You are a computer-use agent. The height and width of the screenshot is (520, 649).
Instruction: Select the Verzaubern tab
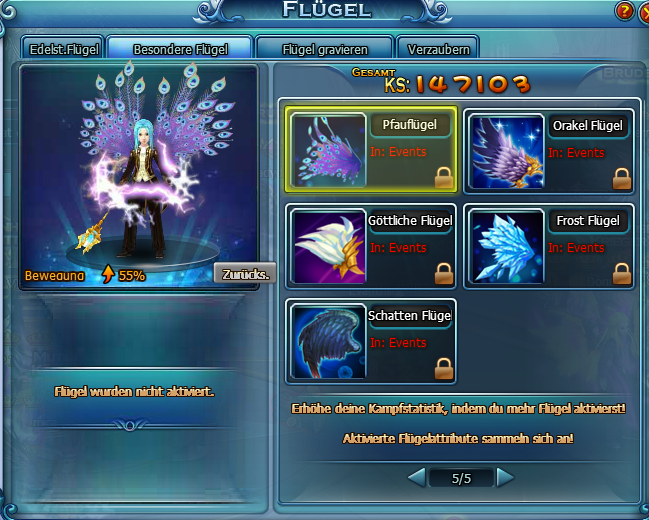[x=438, y=48]
